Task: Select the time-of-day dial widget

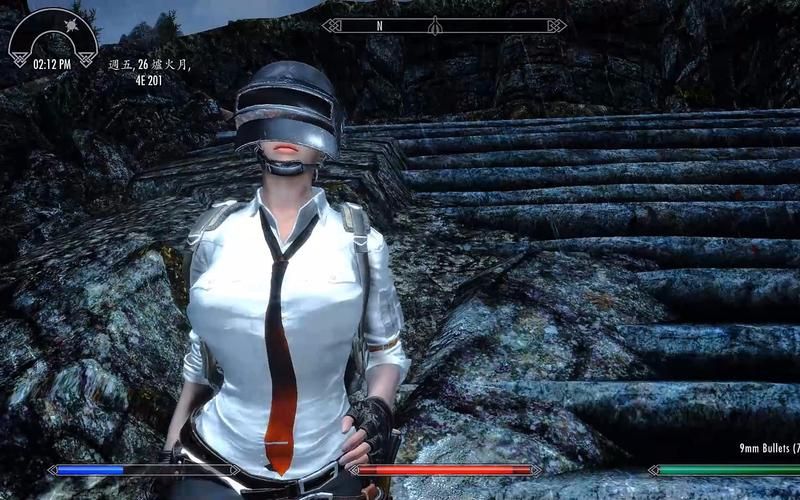Action: point(53,38)
